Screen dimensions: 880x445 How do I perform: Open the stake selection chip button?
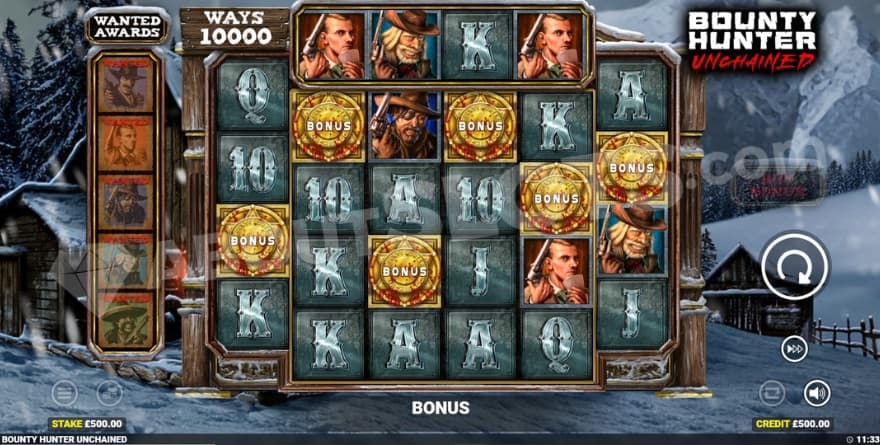pos(110,393)
